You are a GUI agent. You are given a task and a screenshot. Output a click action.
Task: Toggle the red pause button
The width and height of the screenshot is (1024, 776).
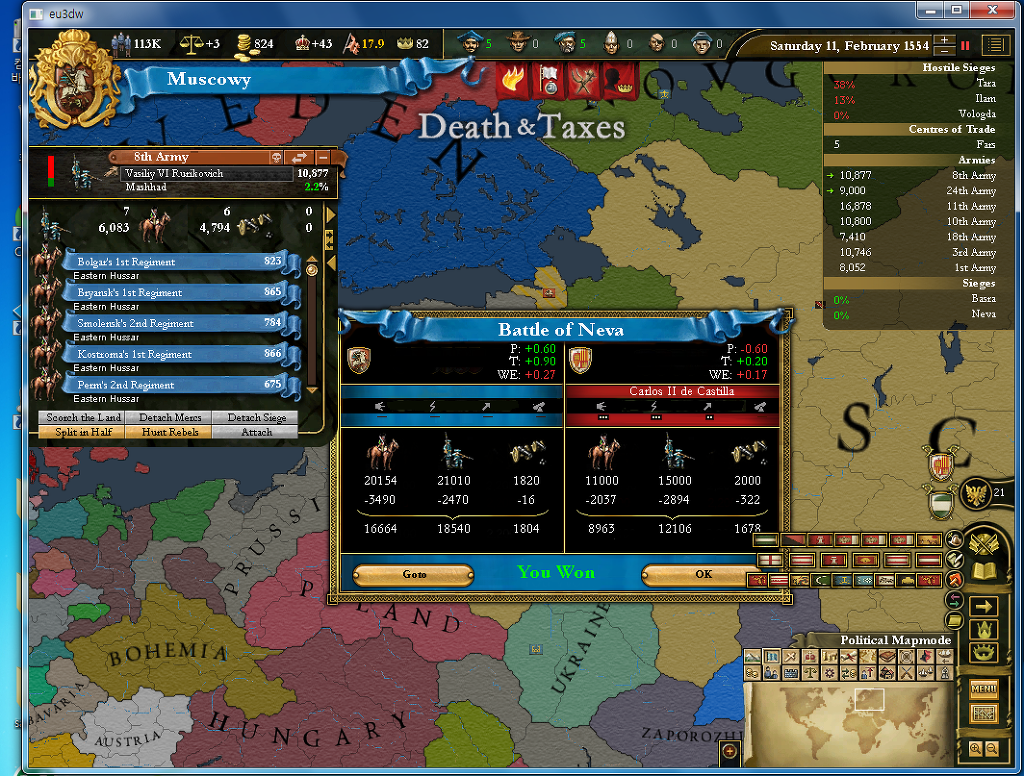(x=966, y=45)
